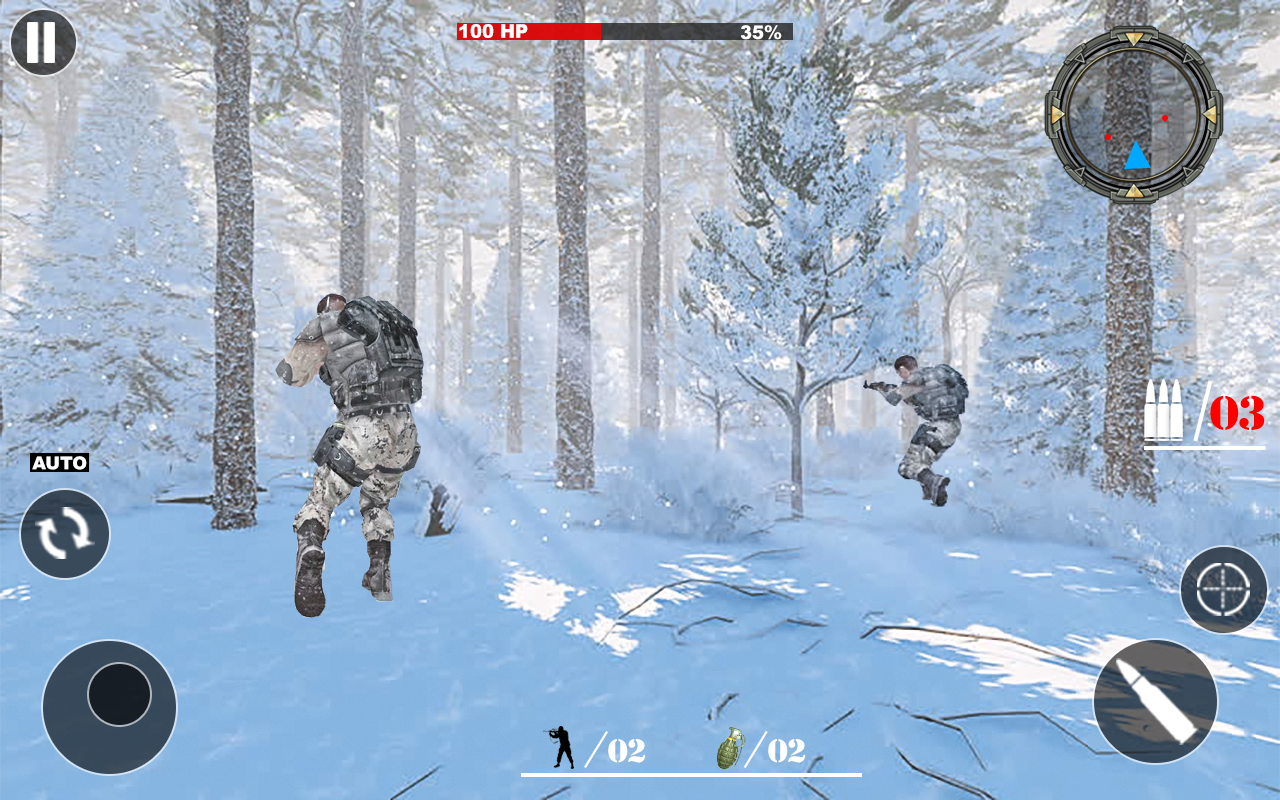Tap the circular arrows weapon reload icon

pyautogui.click(x=64, y=534)
